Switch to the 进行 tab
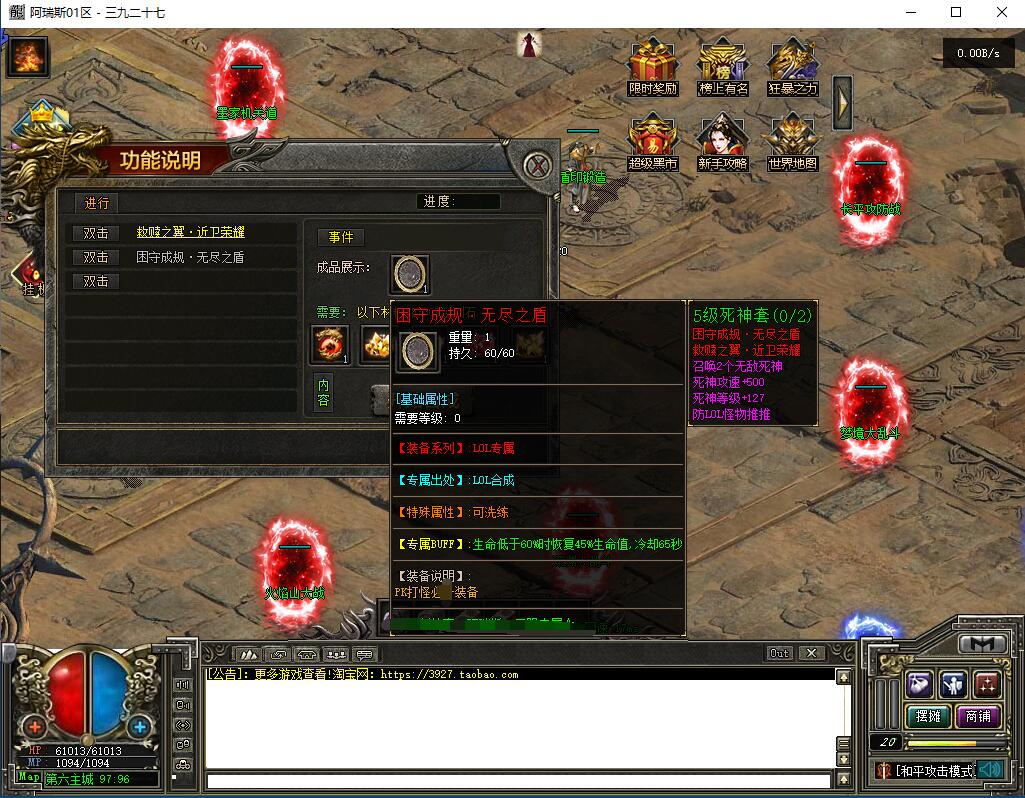Image resolution: width=1025 pixels, height=798 pixels. point(97,203)
